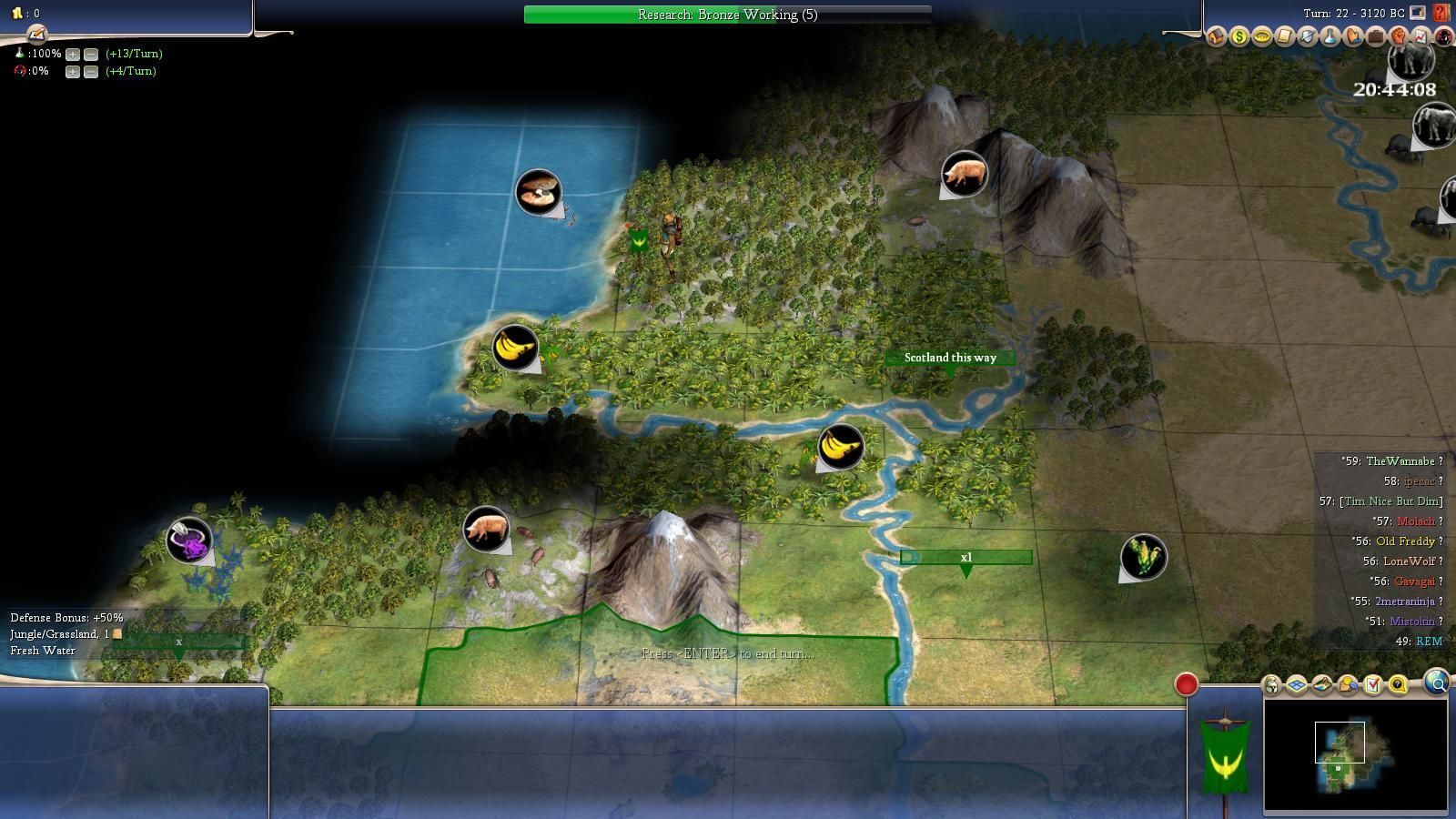
Task: Open the Bronze Working research bar
Action: click(727, 15)
